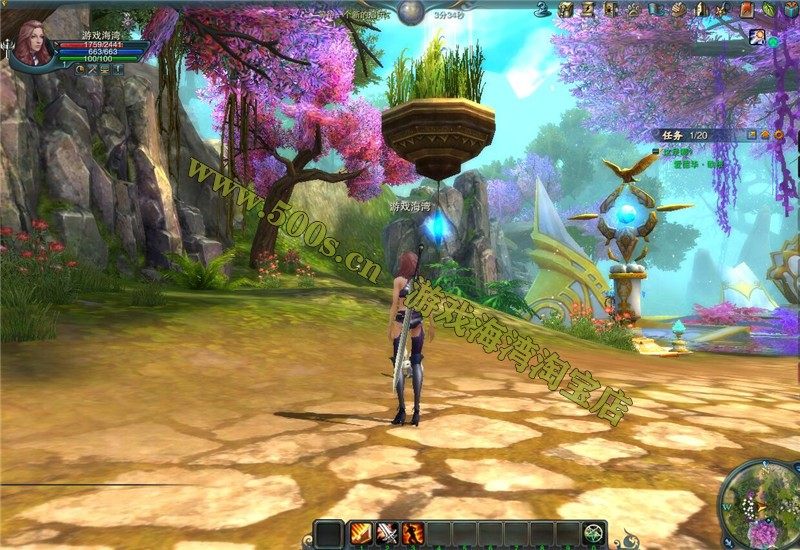Viewport: 800px width, 550px height.
Task: Open the quest list button beside 任务
Action: click(x=751, y=134)
